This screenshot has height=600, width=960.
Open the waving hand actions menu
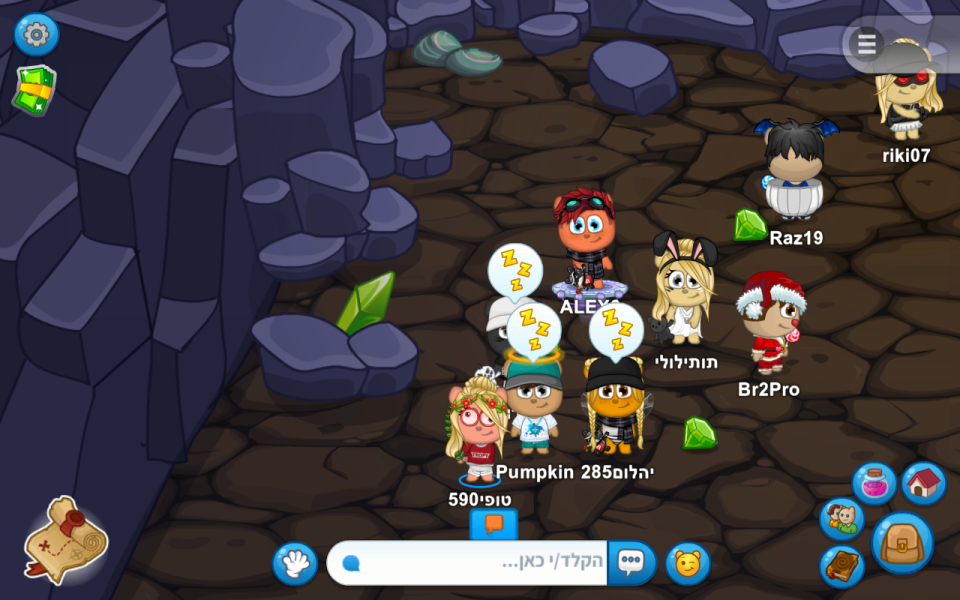(295, 564)
